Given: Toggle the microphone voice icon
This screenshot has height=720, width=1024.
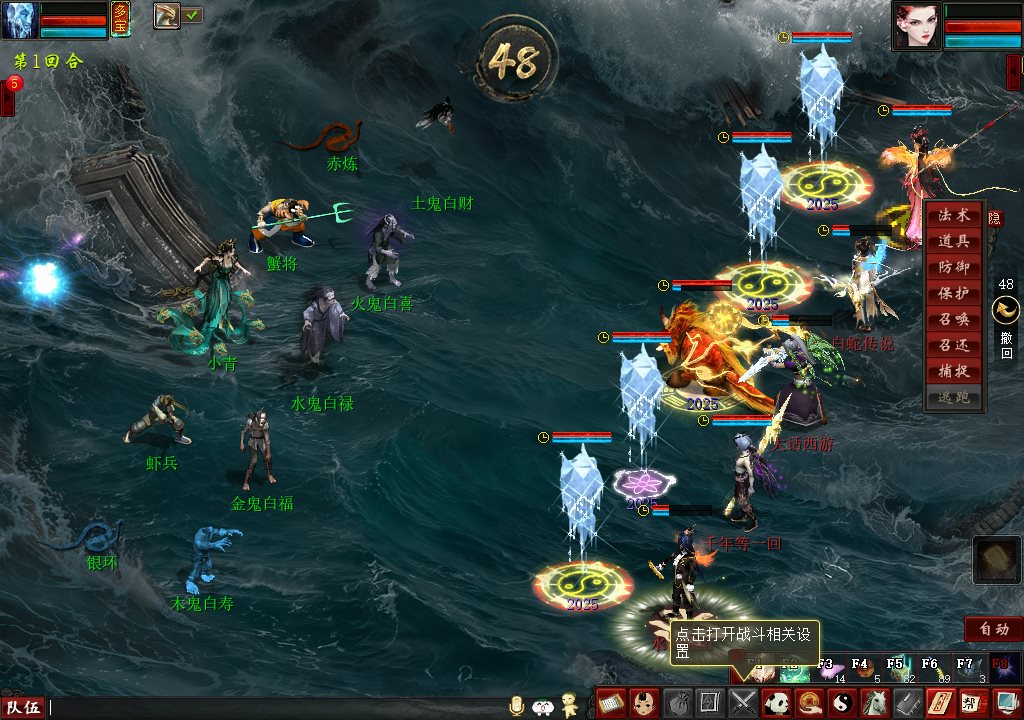Looking at the screenshot, I should coord(517,705).
